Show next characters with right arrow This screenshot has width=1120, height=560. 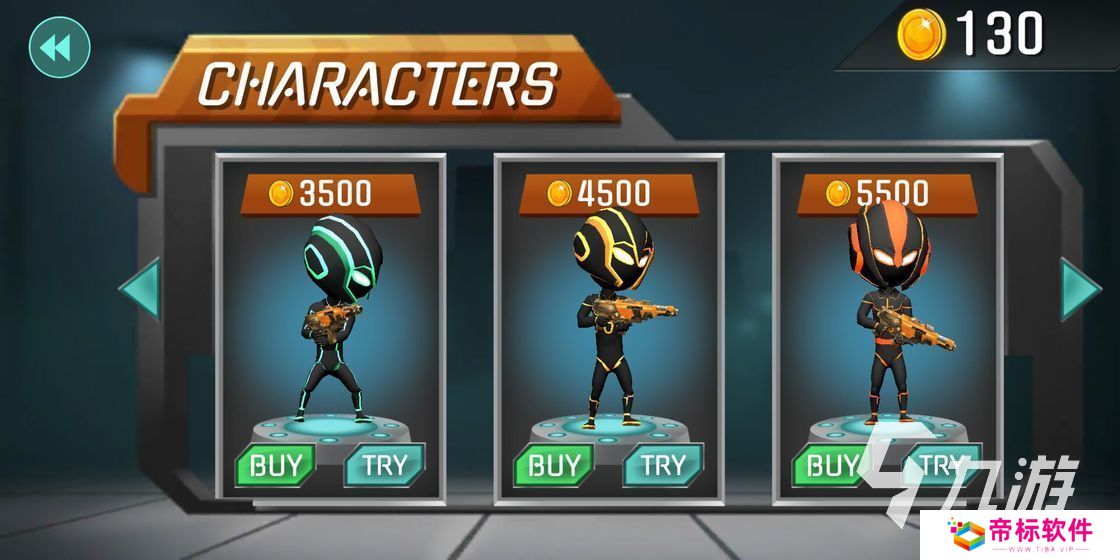(1080, 290)
